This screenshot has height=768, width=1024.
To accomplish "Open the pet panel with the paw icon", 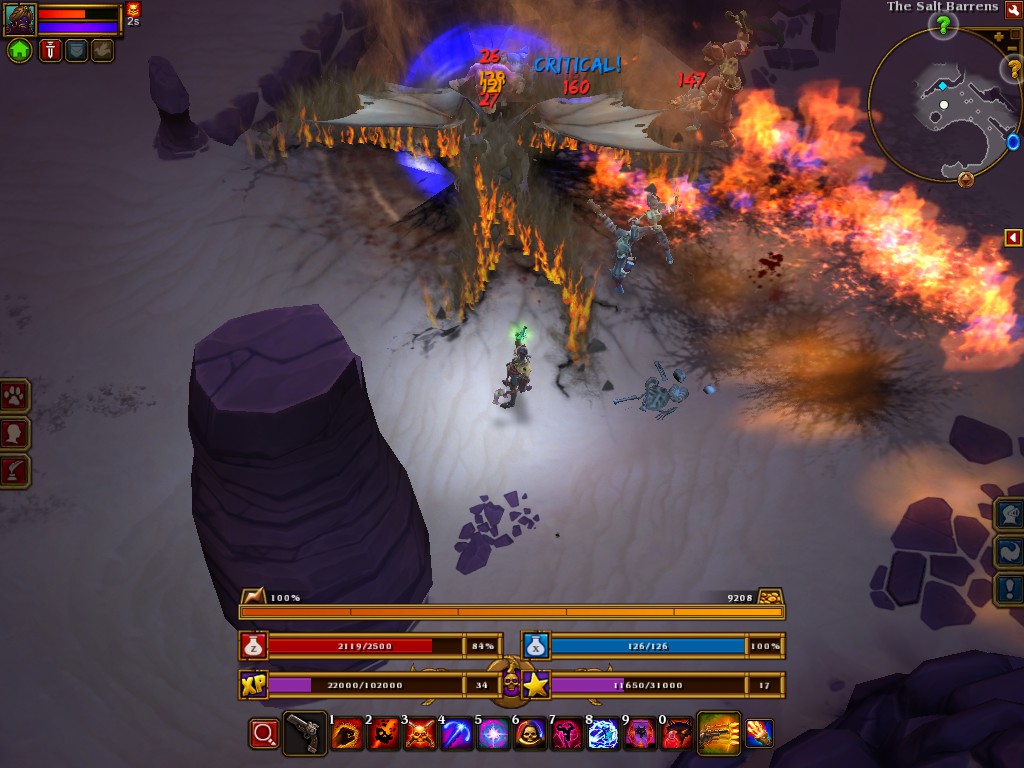I will tap(15, 395).
